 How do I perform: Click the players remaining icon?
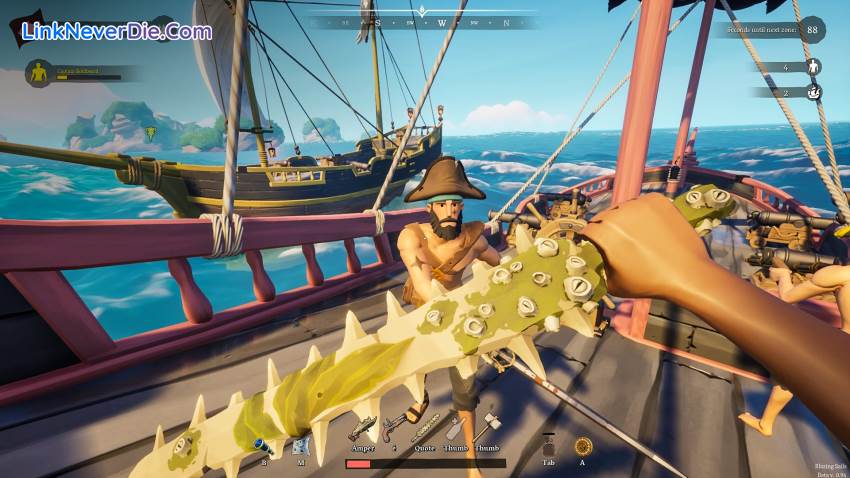click(x=813, y=67)
